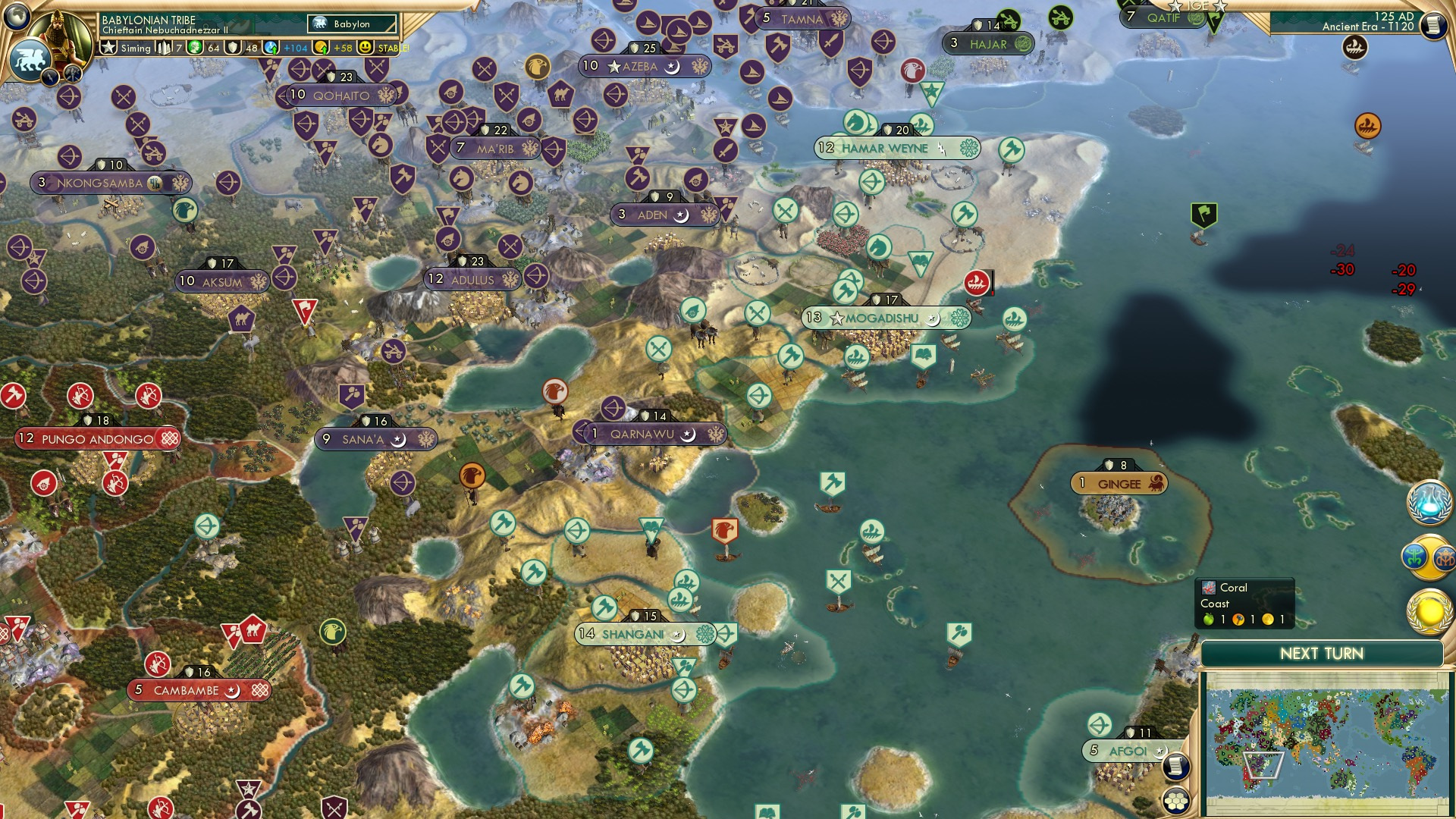Screen dimensions: 1456x819
Task: Click the scroll button left of minimap
Action: pos(1175,767)
